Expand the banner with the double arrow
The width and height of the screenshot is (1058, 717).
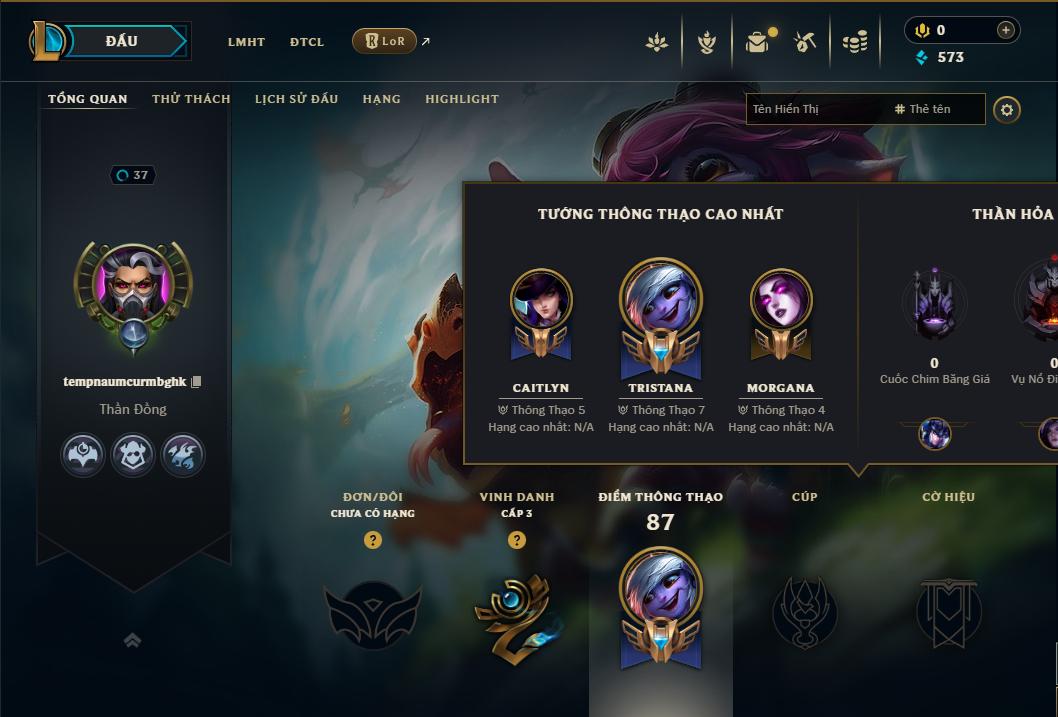point(133,640)
